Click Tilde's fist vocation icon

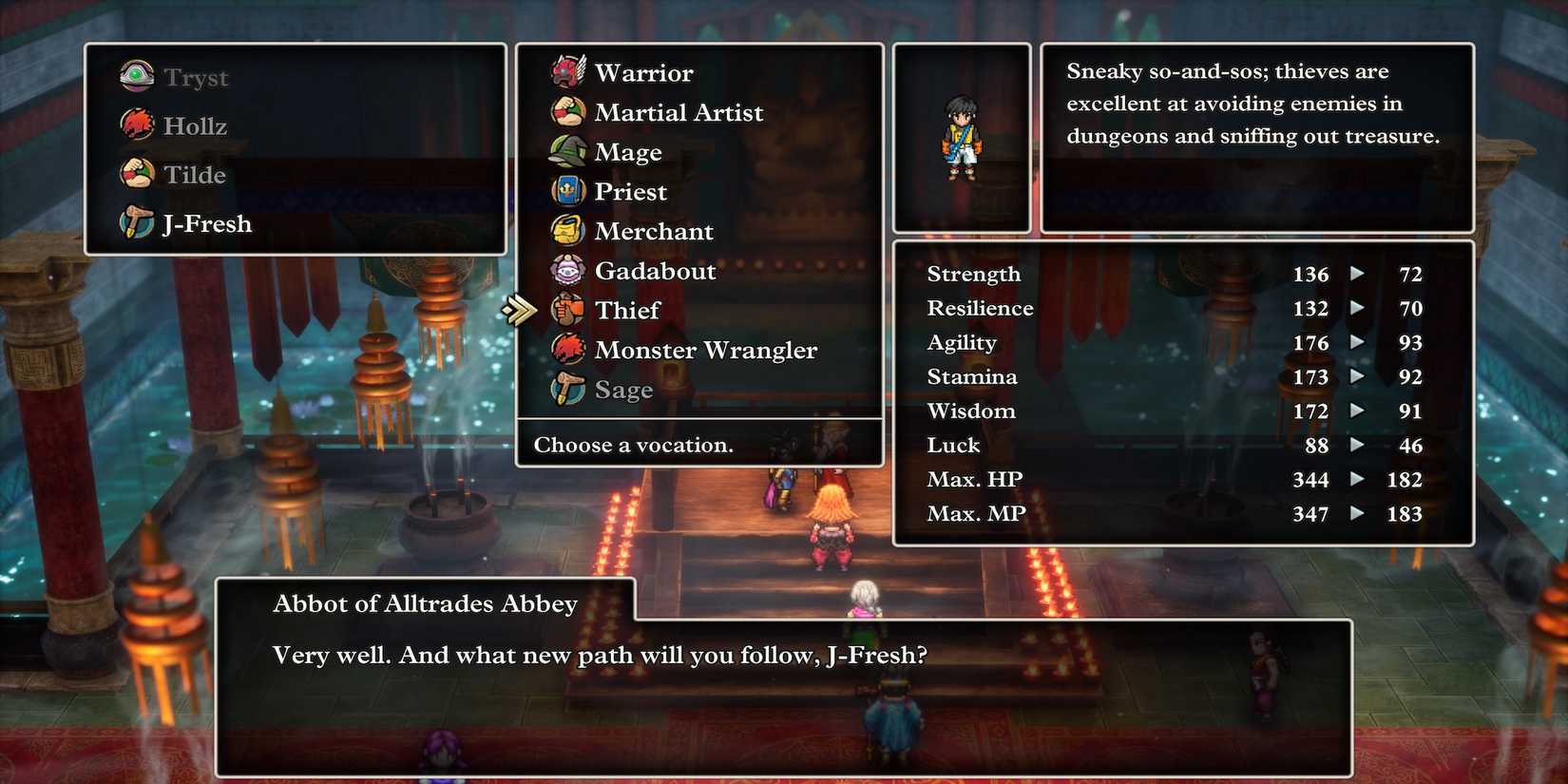click(x=136, y=174)
